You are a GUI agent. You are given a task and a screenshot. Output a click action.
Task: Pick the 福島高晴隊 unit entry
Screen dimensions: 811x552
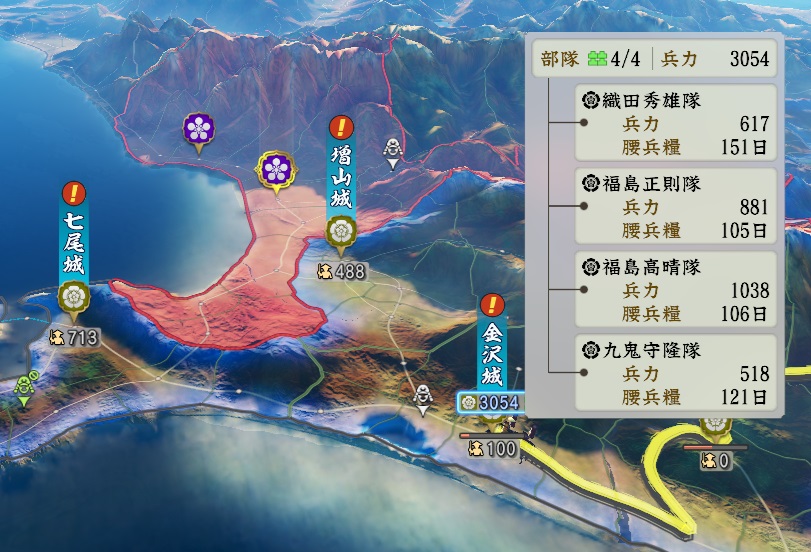676,290
